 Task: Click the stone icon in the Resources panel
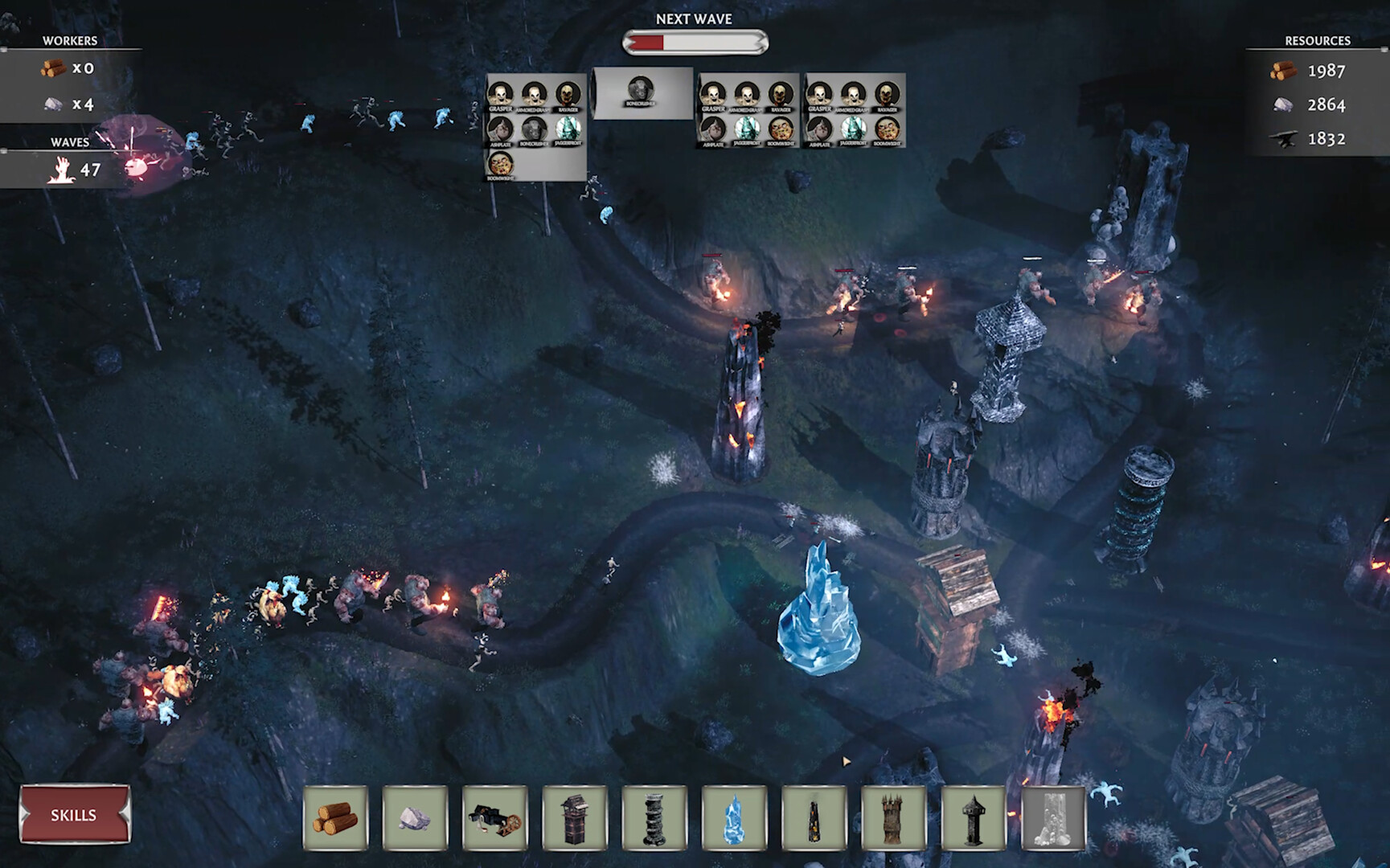click(x=1285, y=104)
